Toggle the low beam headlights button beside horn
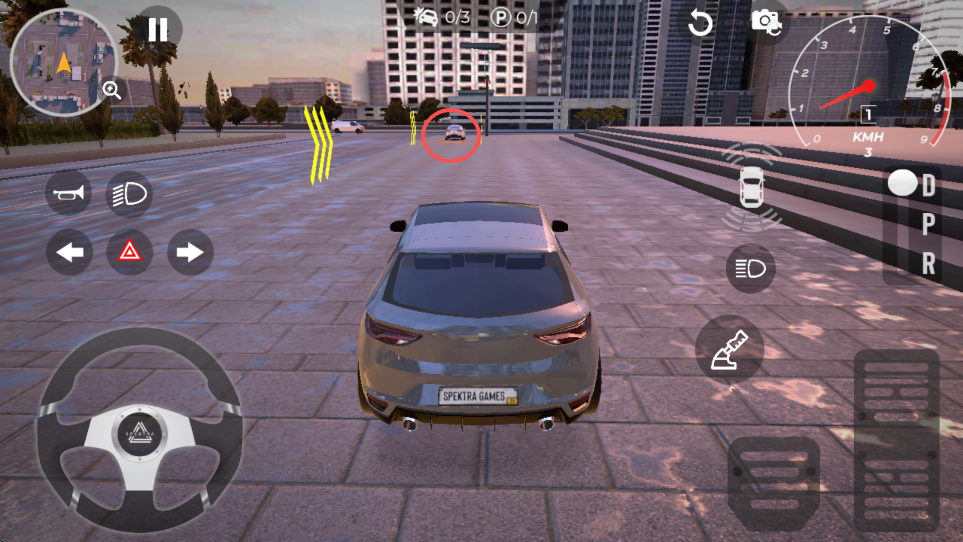 pyautogui.click(x=129, y=193)
